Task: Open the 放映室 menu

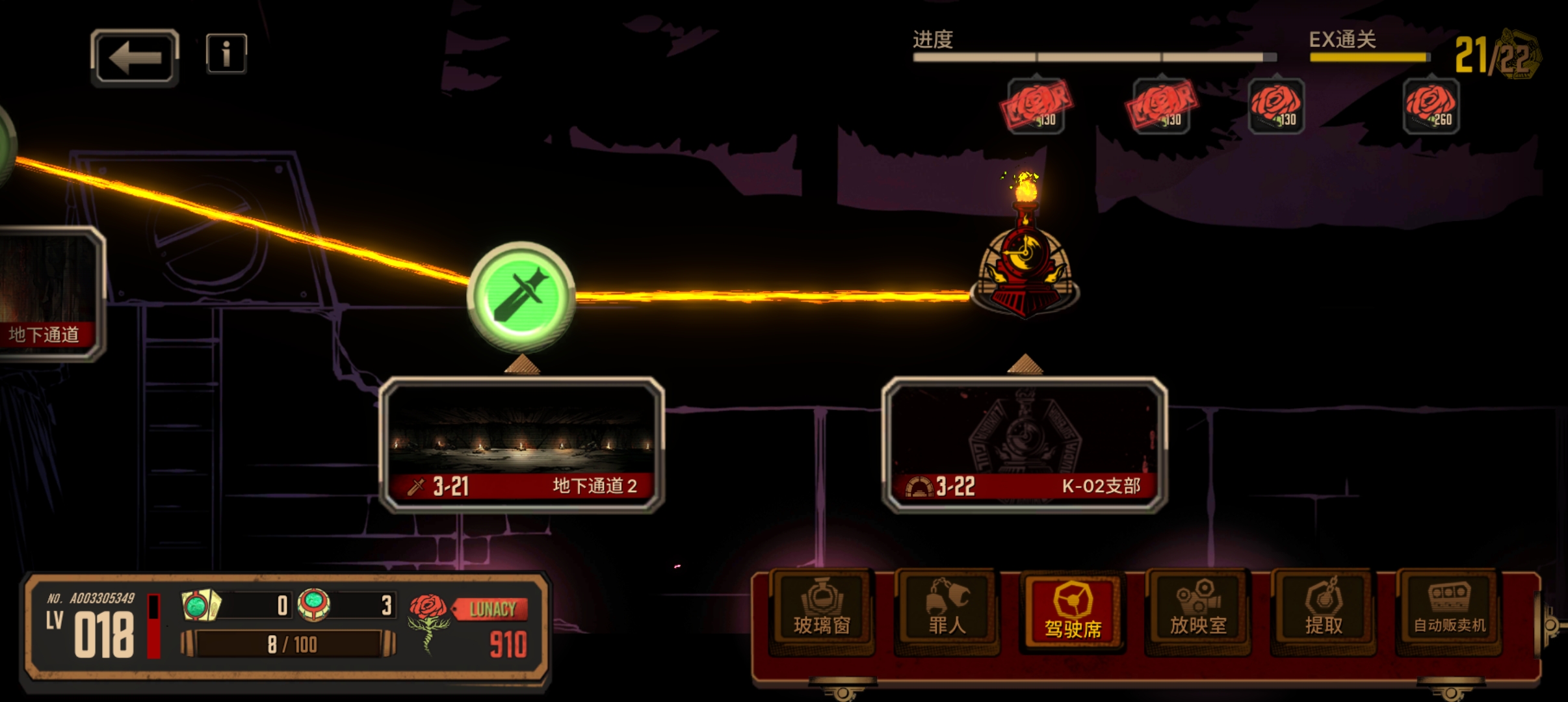Action: [1198, 611]
